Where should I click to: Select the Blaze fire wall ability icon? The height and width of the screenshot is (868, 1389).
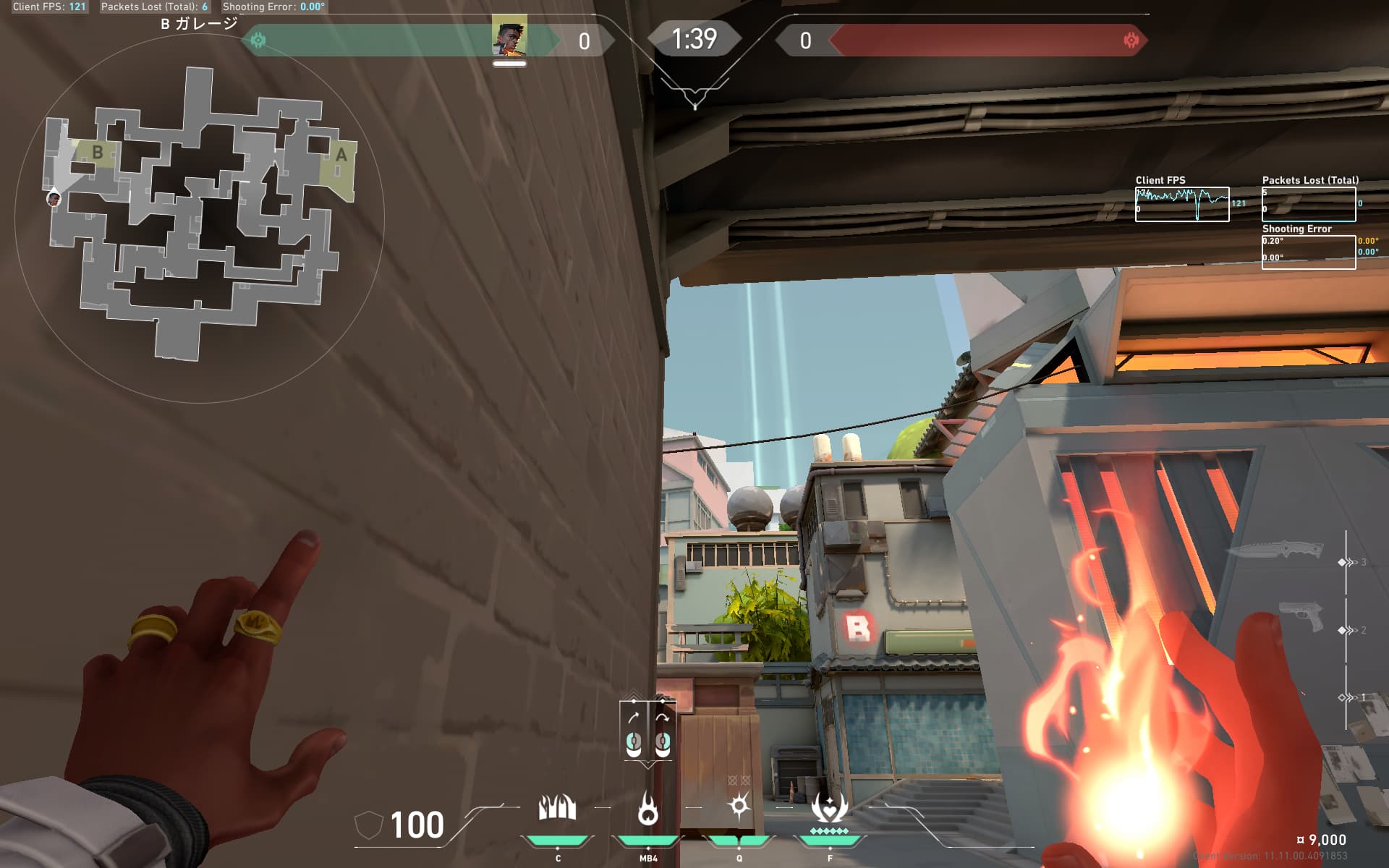pyautogui.click(x=557, y=808)
